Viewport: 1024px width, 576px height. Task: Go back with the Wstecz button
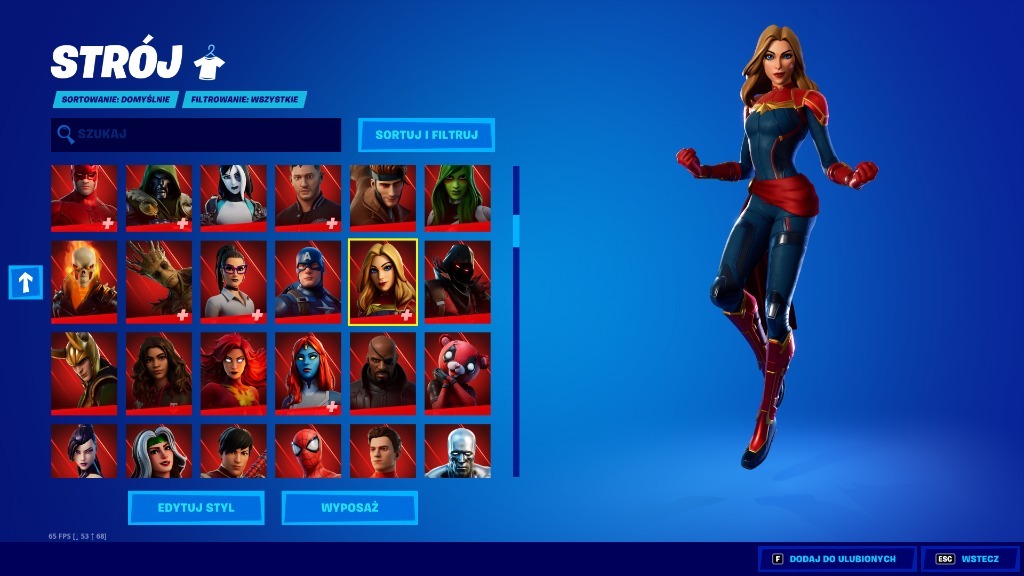tap(969, 558)
